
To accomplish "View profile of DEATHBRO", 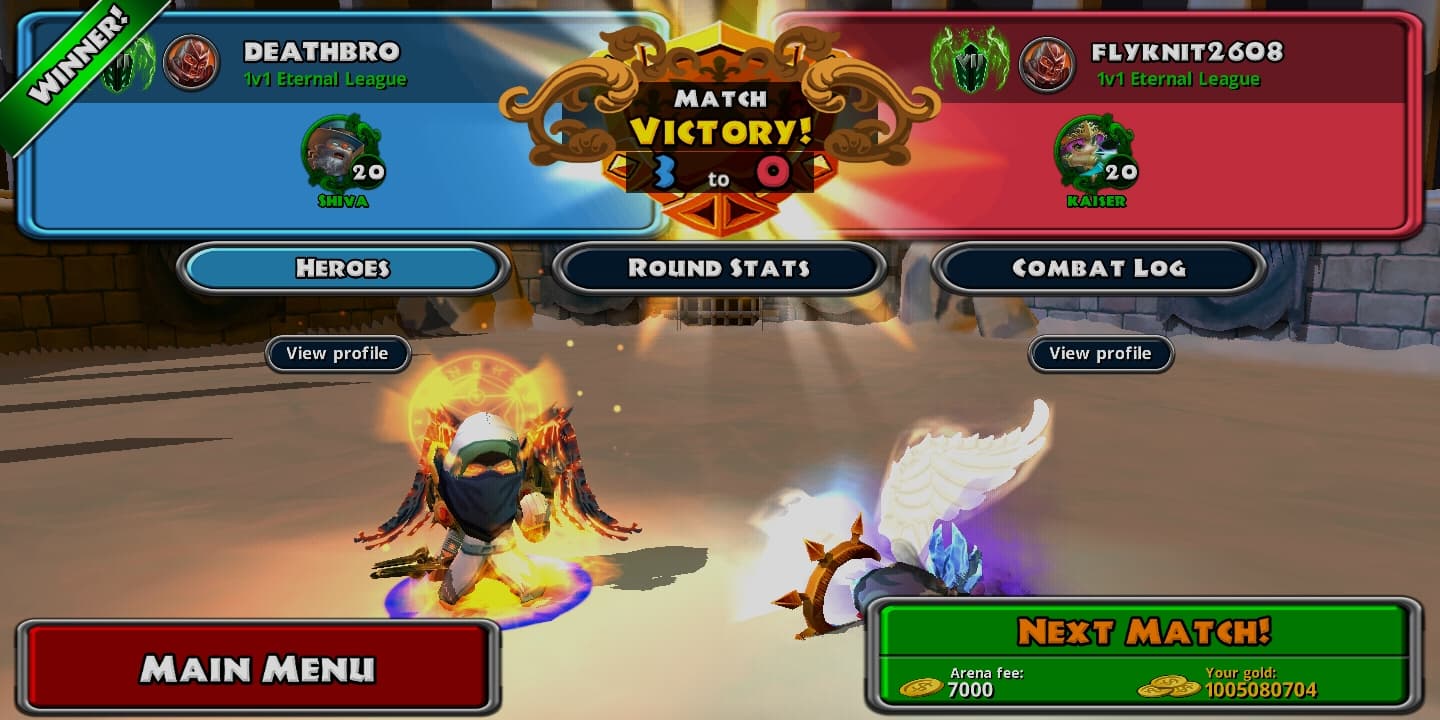I will pos(337,353).
